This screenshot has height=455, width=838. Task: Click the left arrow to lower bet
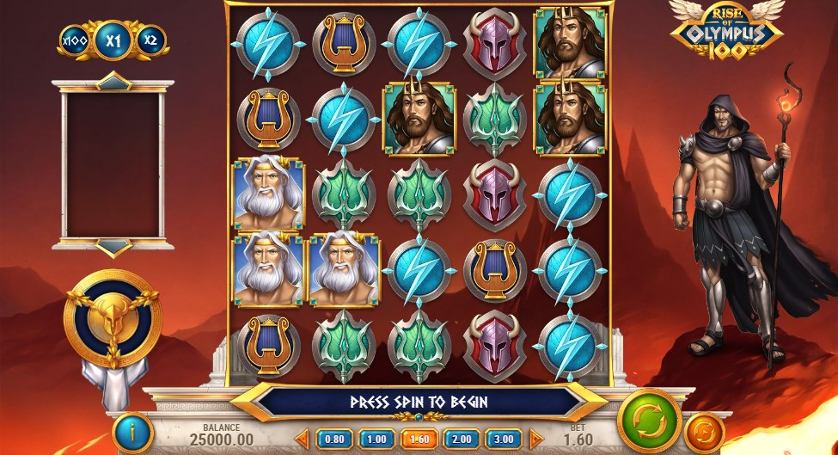302,438
